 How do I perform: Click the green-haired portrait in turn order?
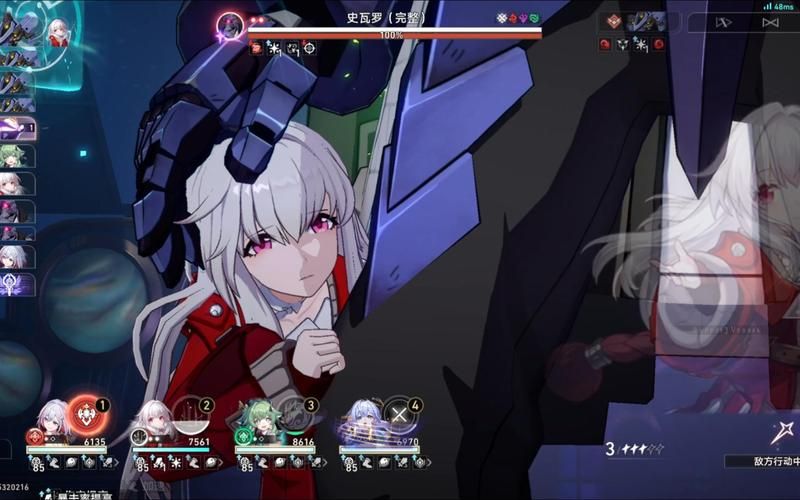click(x=17, y=156)
